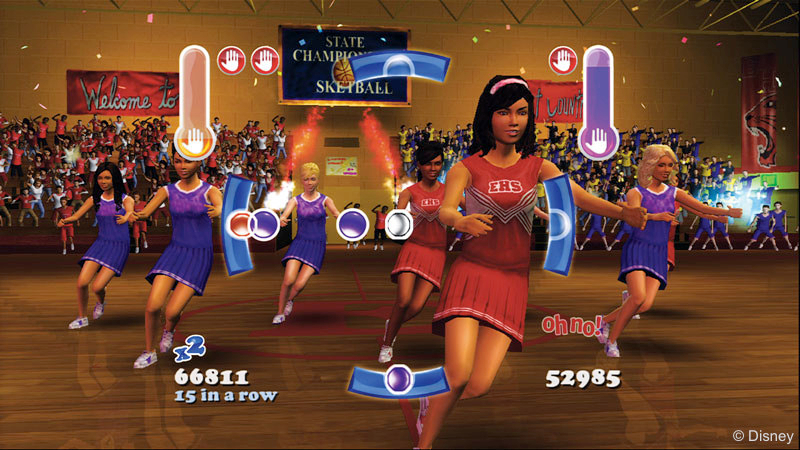Screen dimensions: 800x450
Task: Select the right blue arc target
Action: tap(559, 223)
